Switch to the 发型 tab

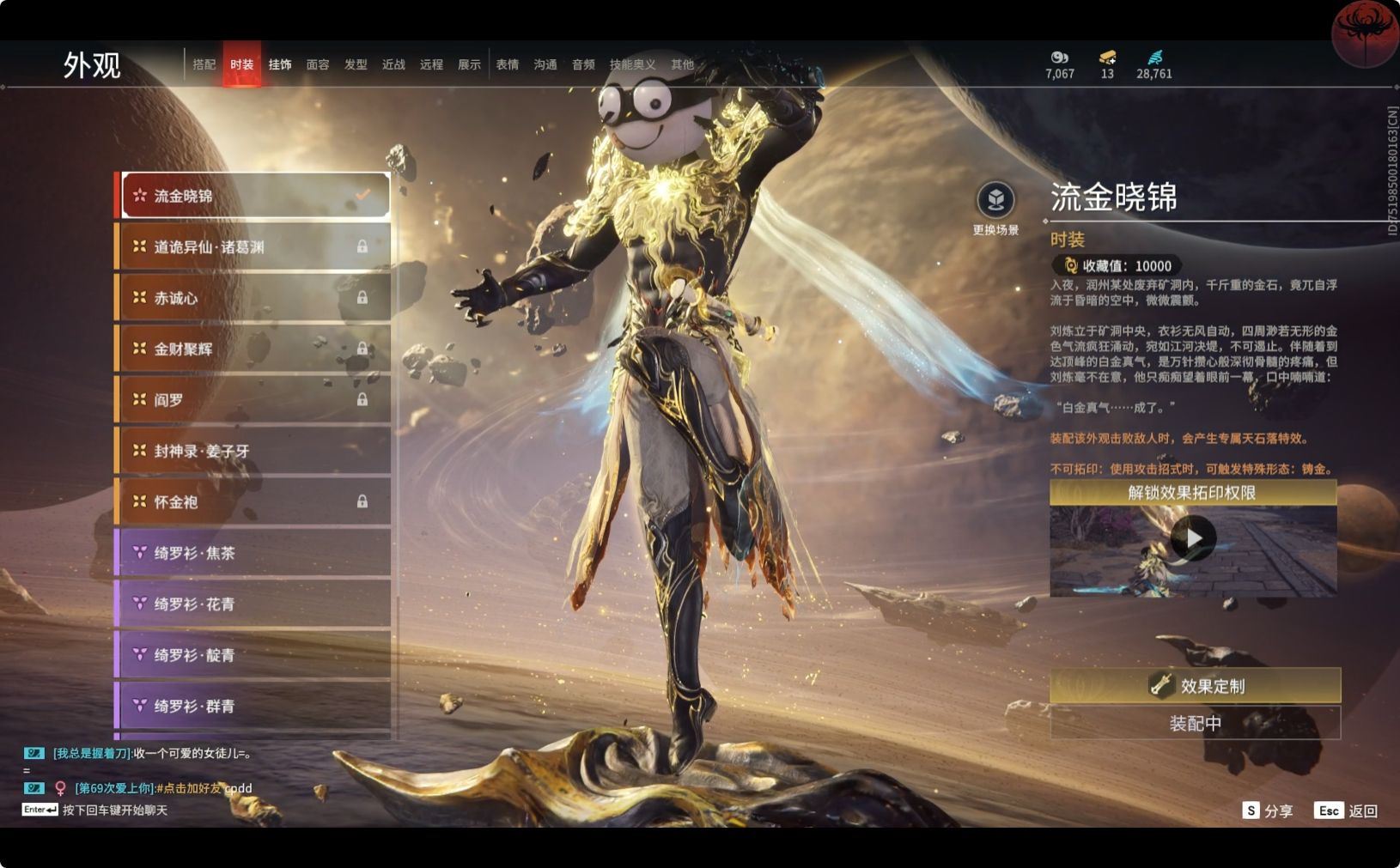(x=356, y=64)
